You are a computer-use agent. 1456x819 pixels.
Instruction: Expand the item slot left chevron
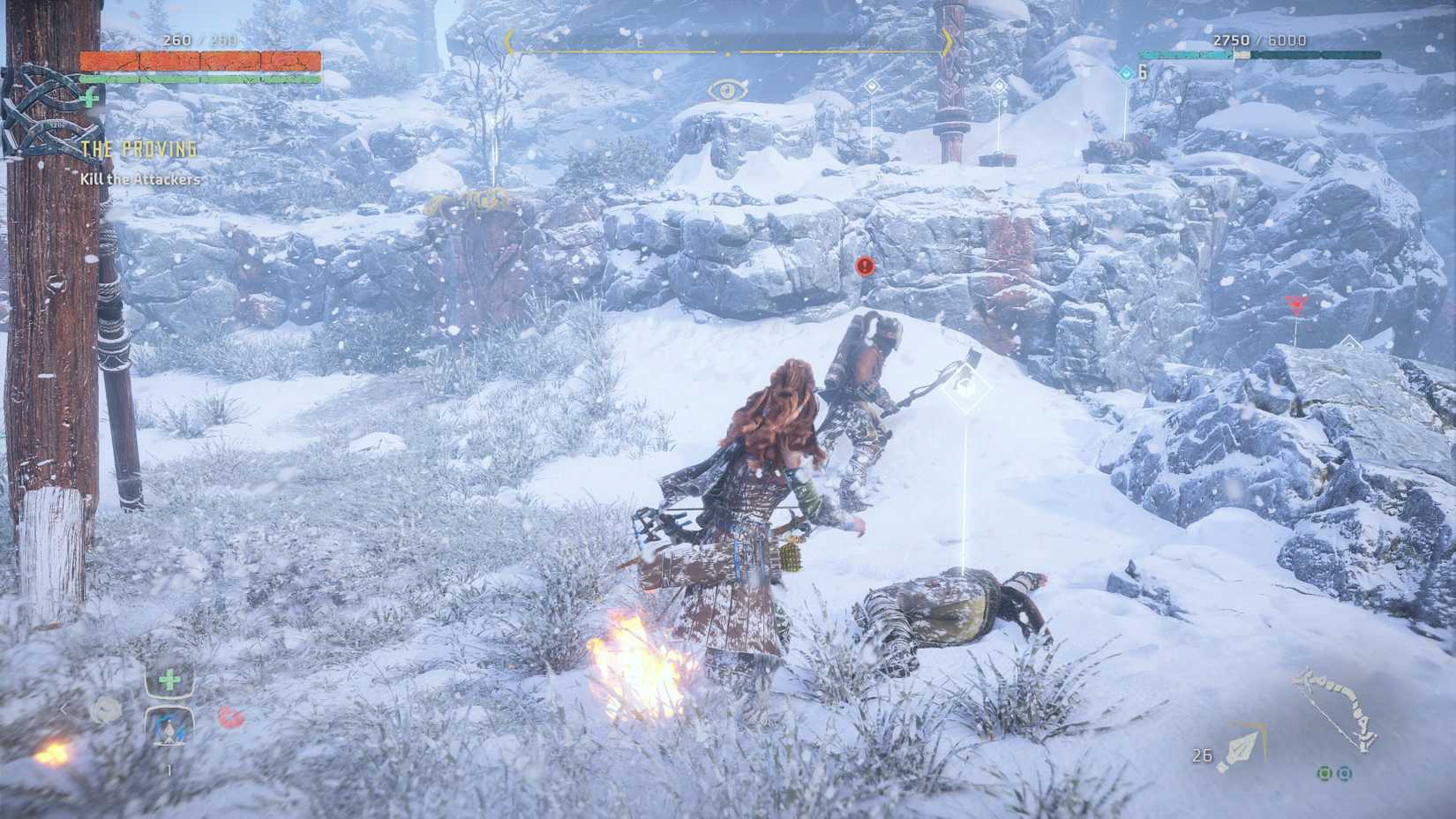tap(64, 708)
